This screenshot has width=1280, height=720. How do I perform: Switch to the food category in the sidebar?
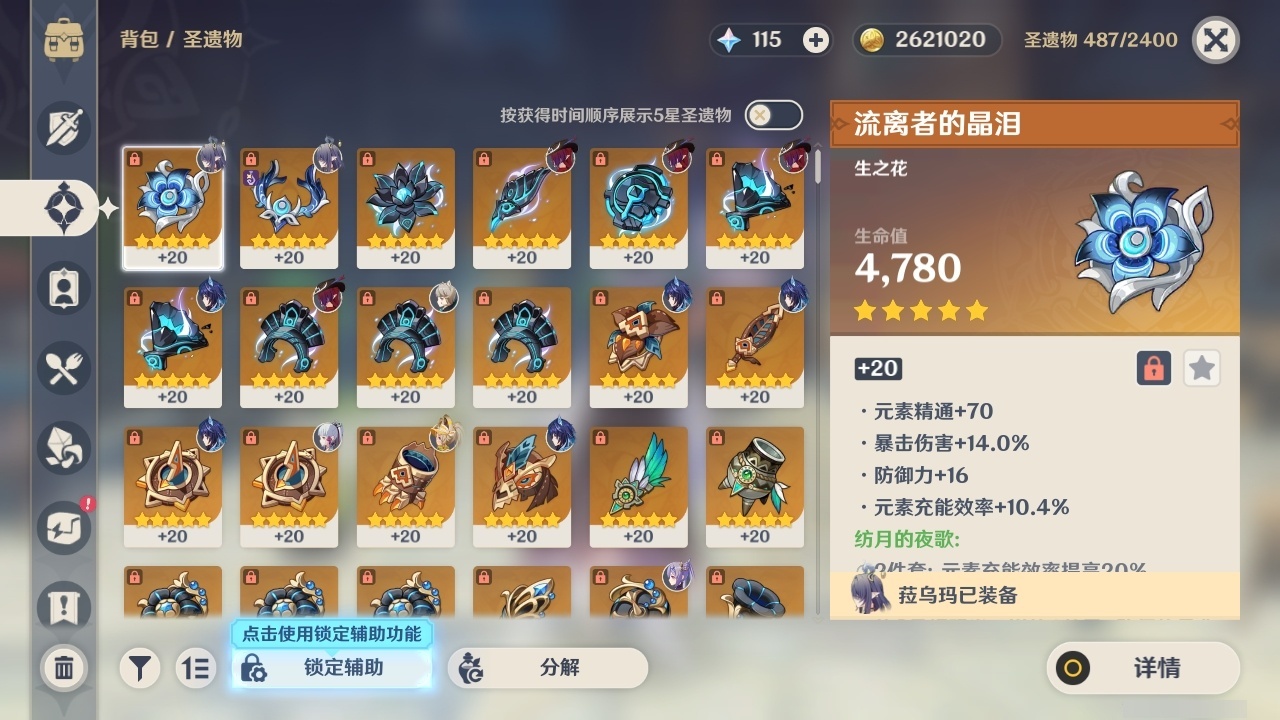tap(63, 368)
